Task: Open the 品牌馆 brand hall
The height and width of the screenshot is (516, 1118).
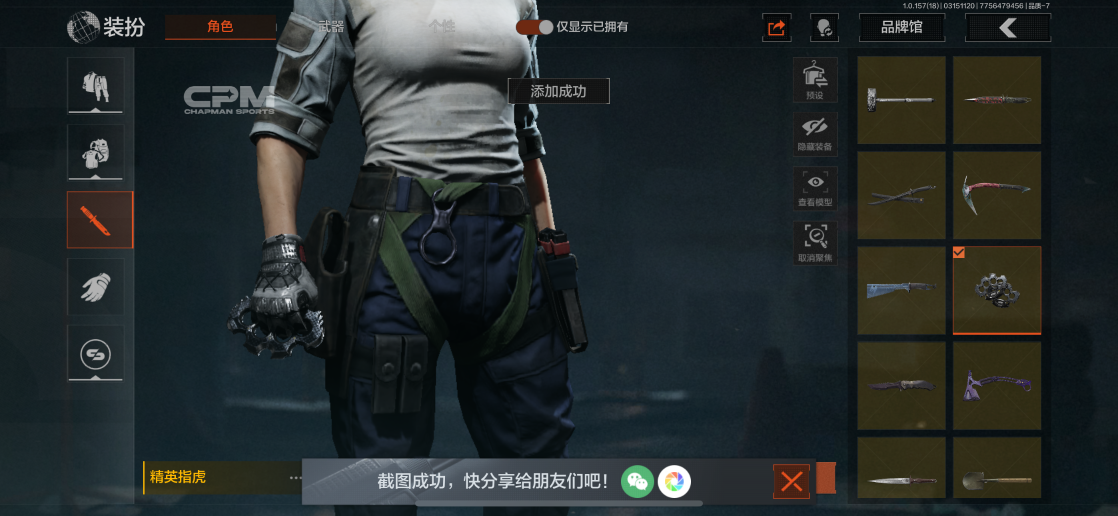Action: tap(902, 27)
